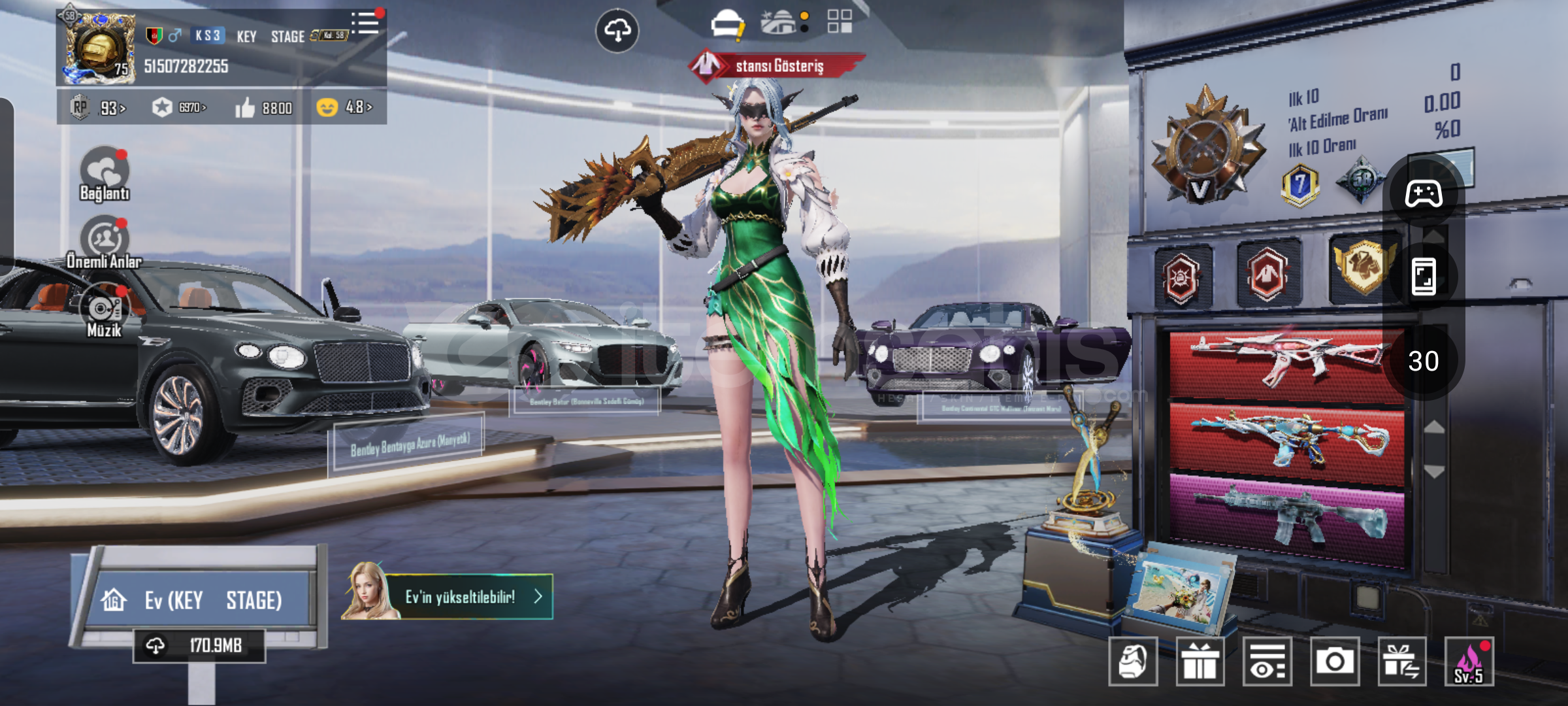Open the backpack inventory icon
Image resolution: width=1568 pixels, height=706 pixels.
(1133, 662)
